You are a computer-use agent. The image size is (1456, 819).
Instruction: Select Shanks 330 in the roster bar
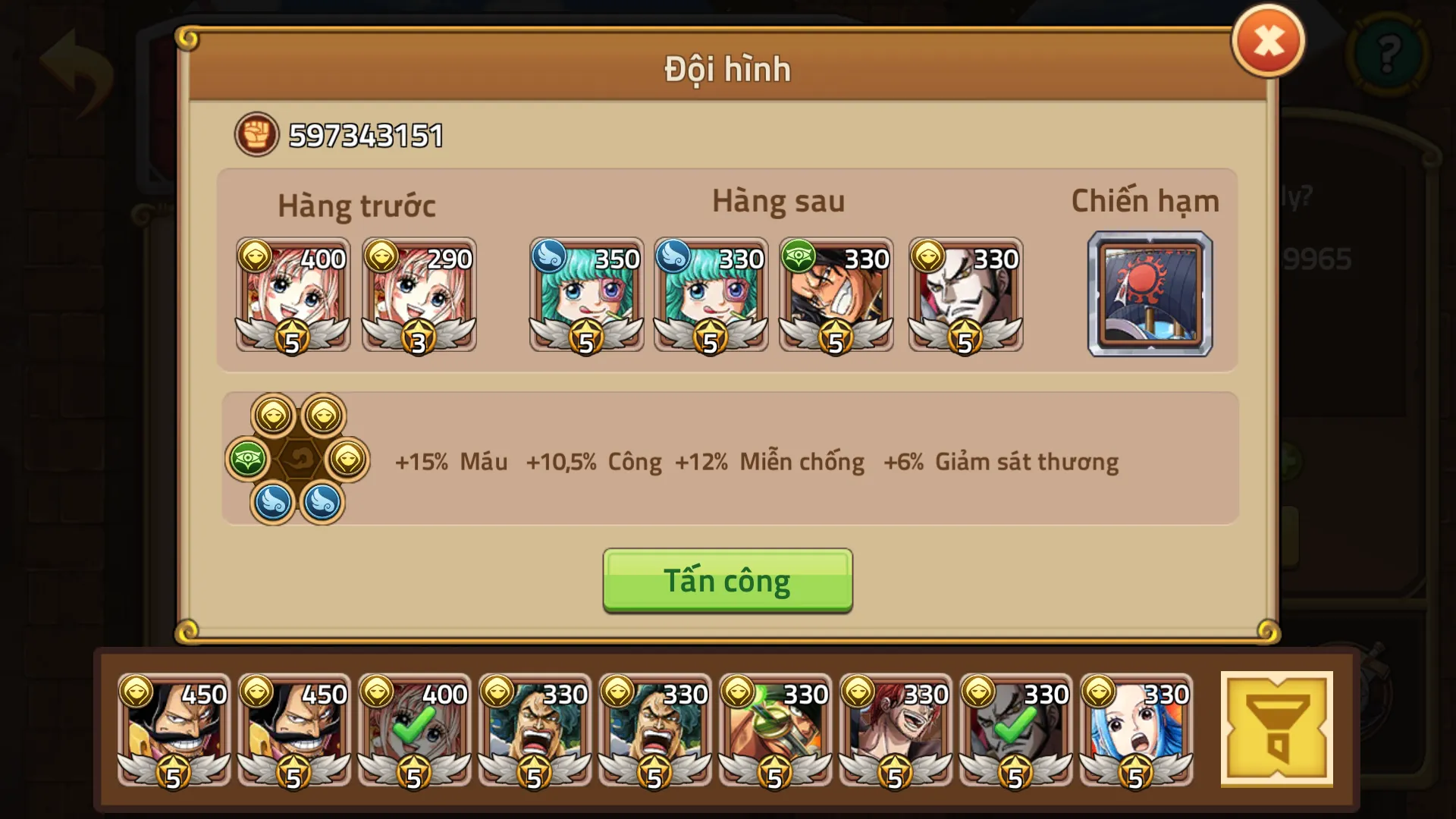click(896, 728)
